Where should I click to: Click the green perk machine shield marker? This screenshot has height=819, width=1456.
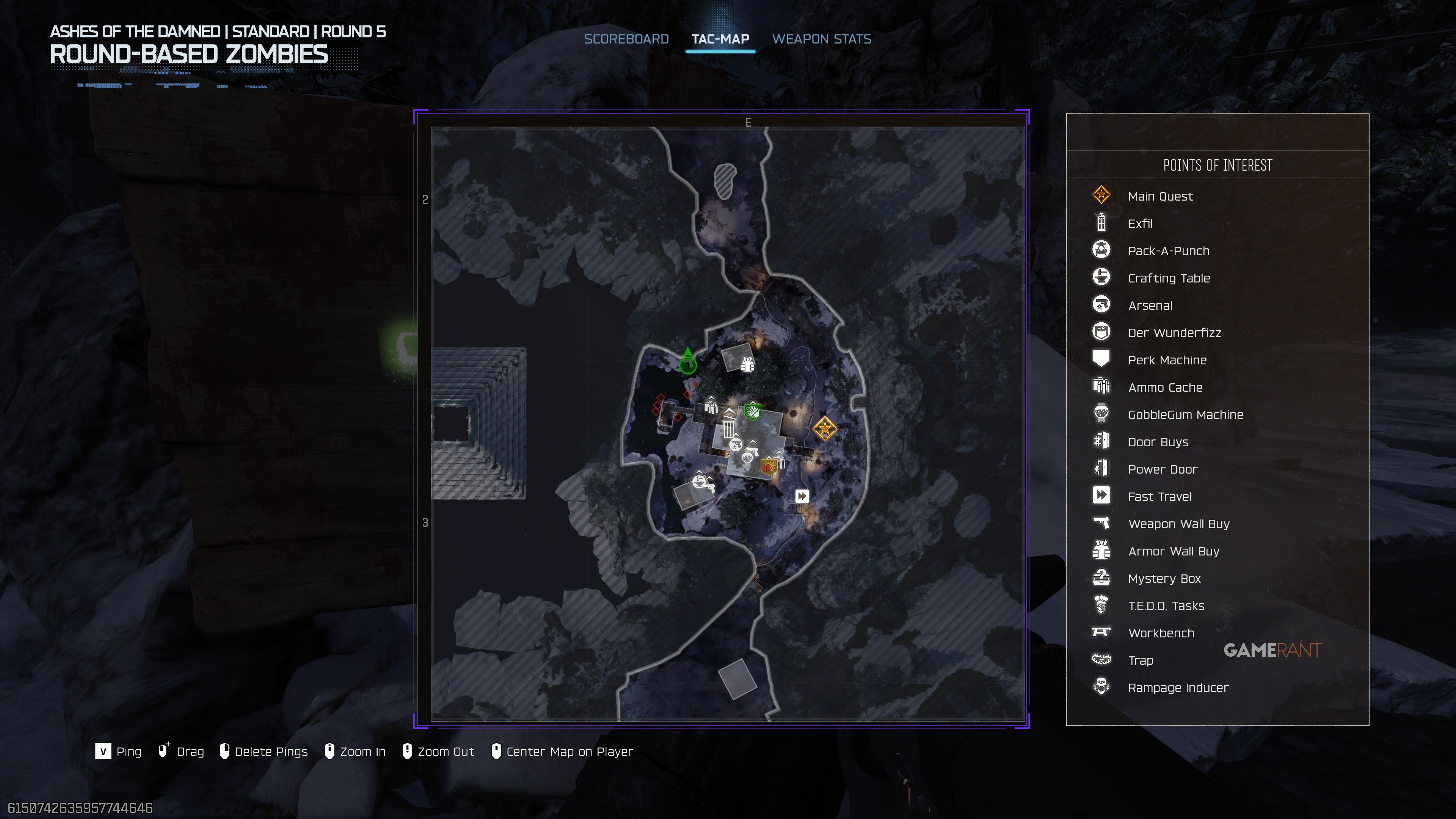[x=752, y=411]
